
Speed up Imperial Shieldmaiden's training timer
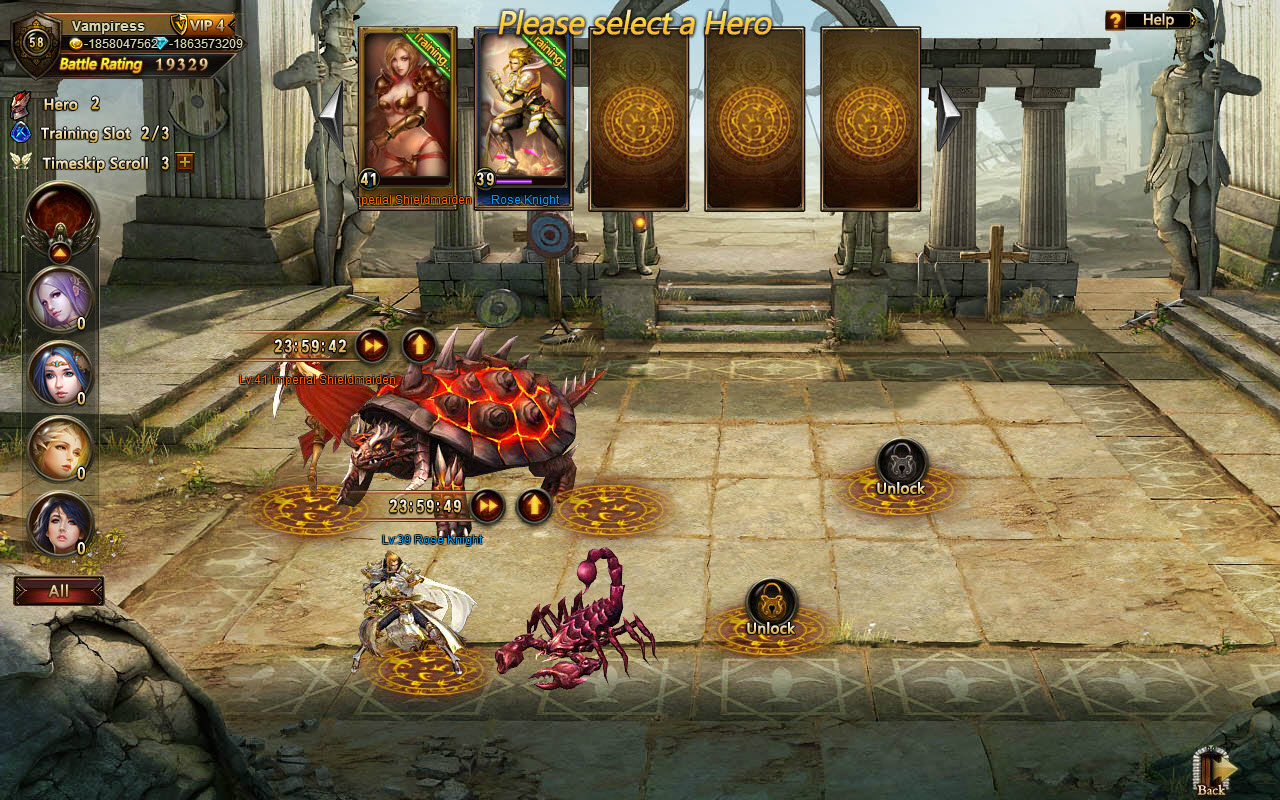370,344
